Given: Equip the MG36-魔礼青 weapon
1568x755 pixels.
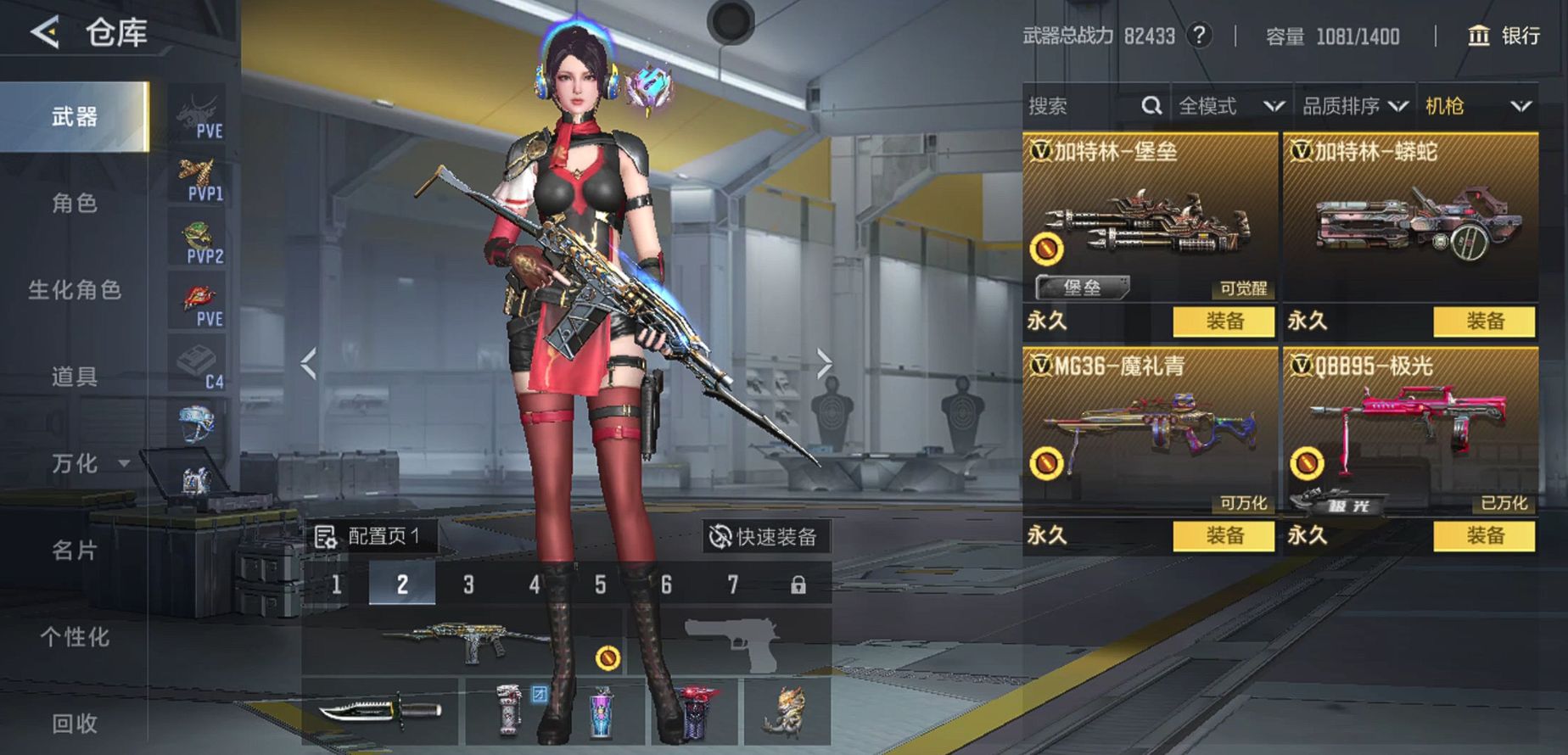Looking at the screenshot, I should click(x=1224, y=535).
